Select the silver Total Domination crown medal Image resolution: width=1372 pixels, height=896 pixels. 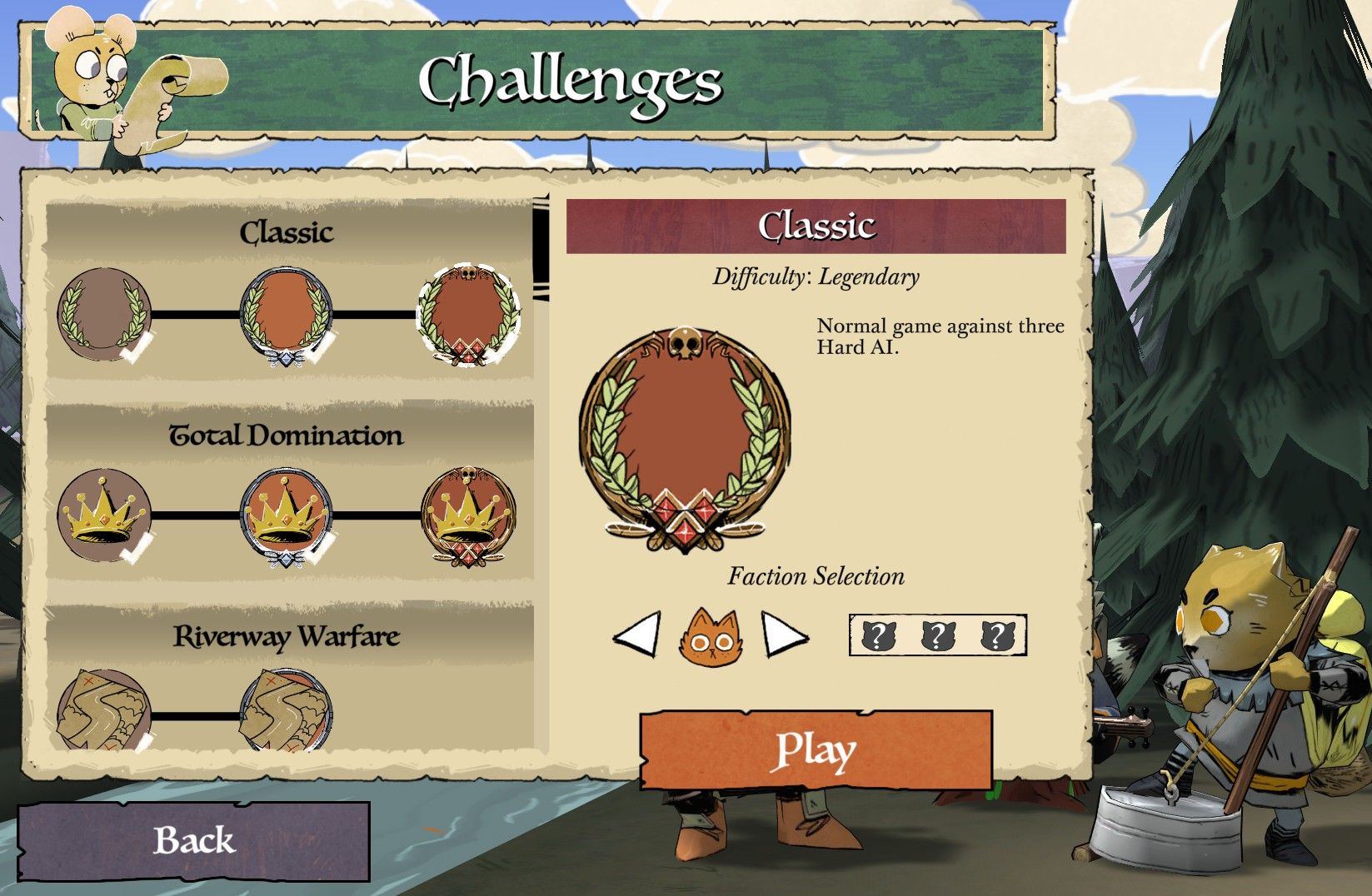click(x=286, y=516)
